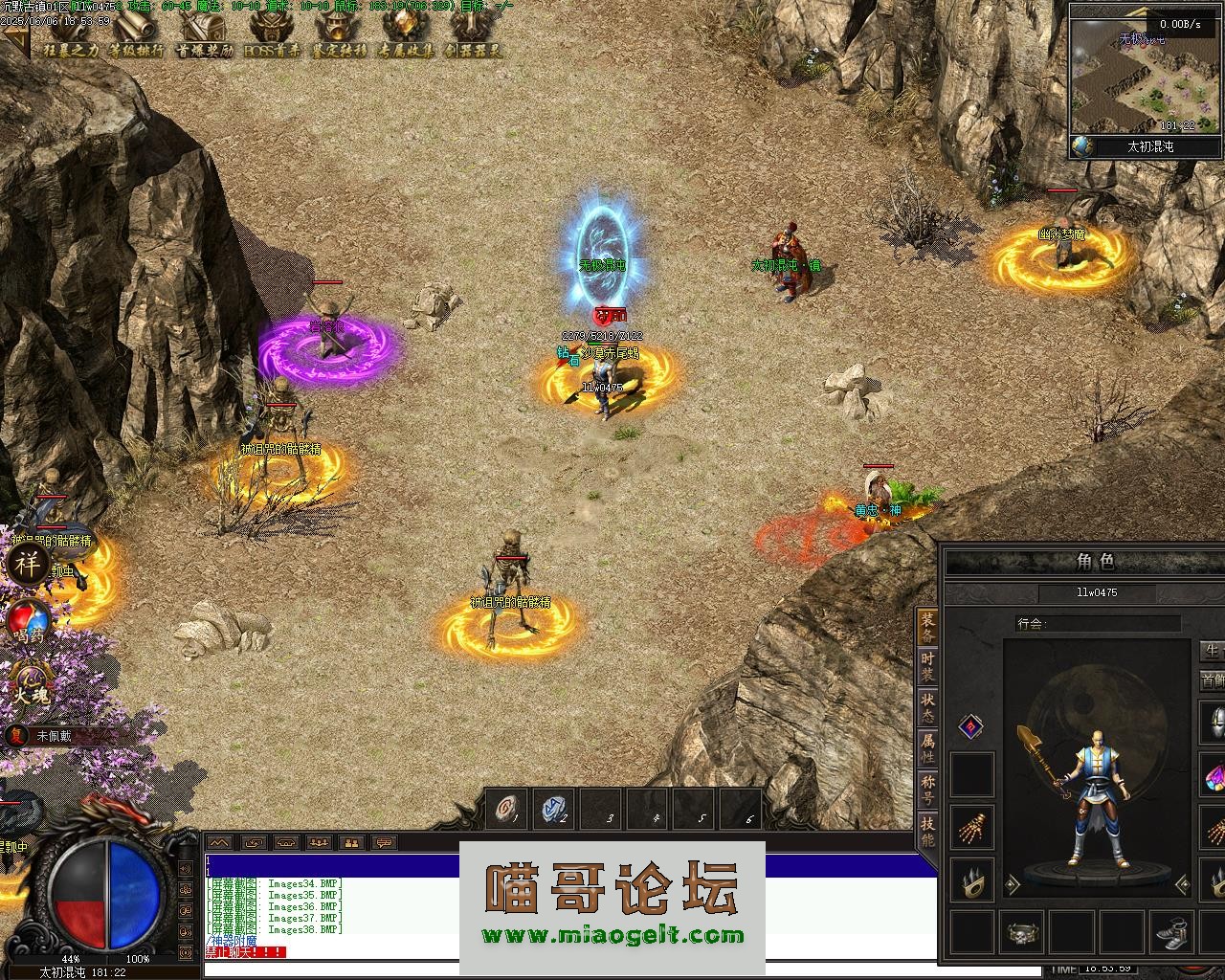Viewport: 1225px width, 980px height.
Task: Open the 狂暴之力 menu
Action: tap(70, 34)
